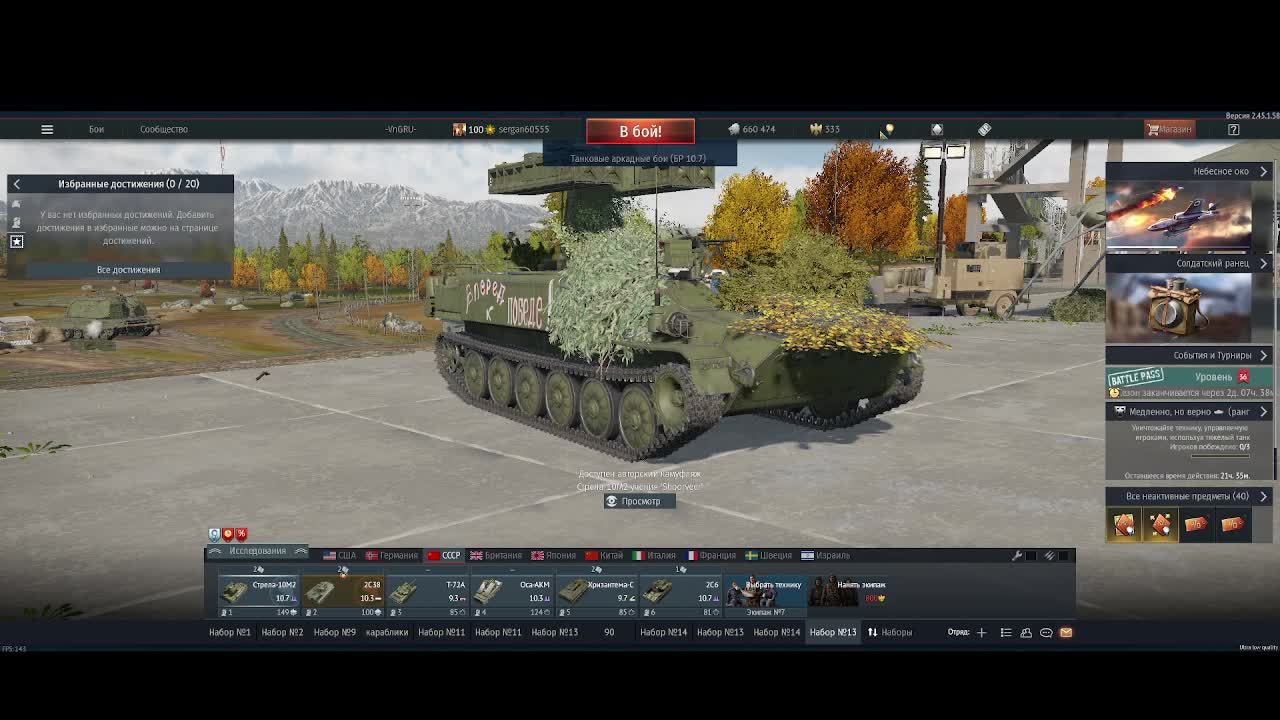Screen dimensions: 1280x720
Task: Open «Все неактивные предметы (40)» list
Action: pyautogui.click(x=1188, y=496)
